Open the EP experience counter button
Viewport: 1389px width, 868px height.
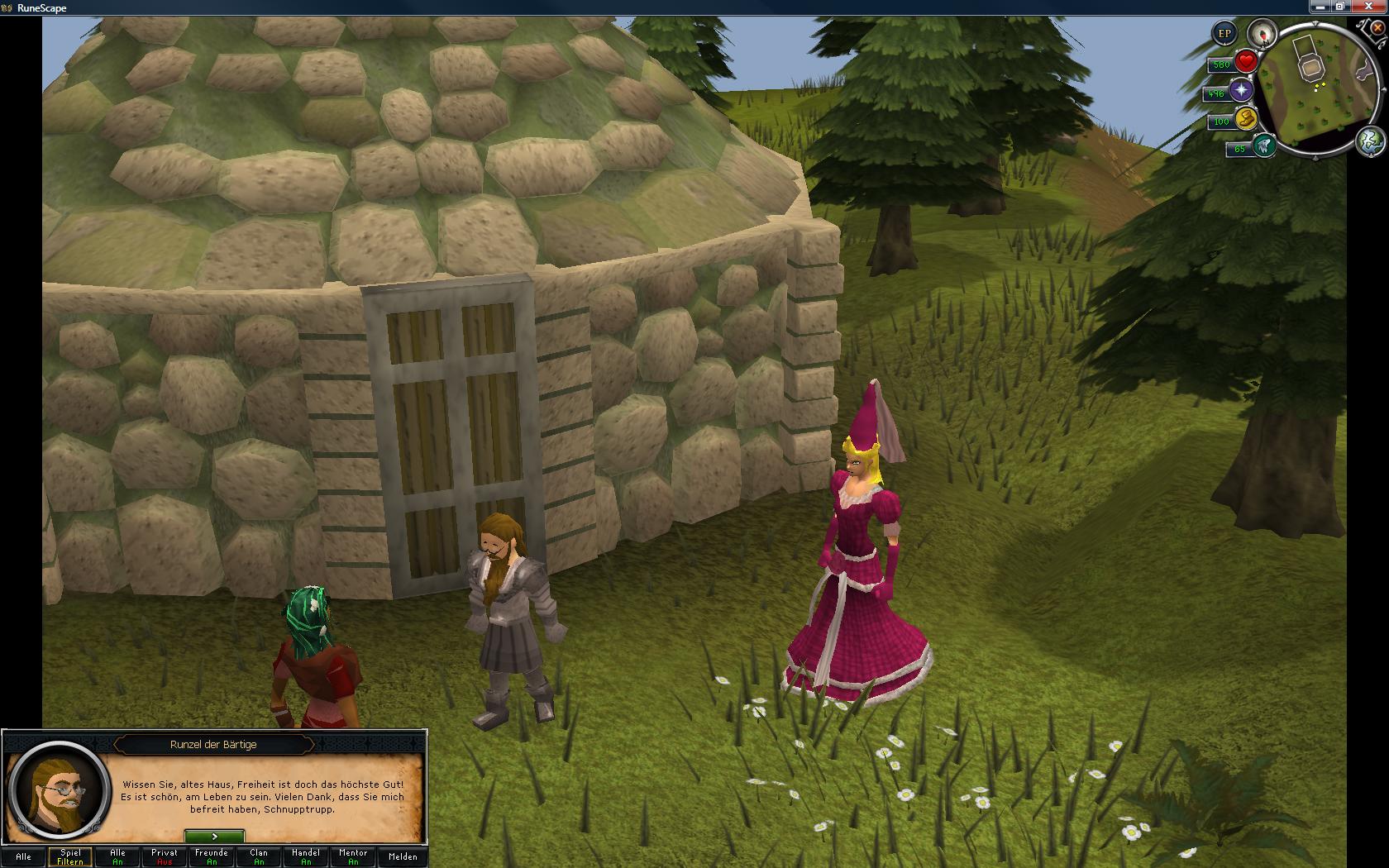(x=1224, y=34)
